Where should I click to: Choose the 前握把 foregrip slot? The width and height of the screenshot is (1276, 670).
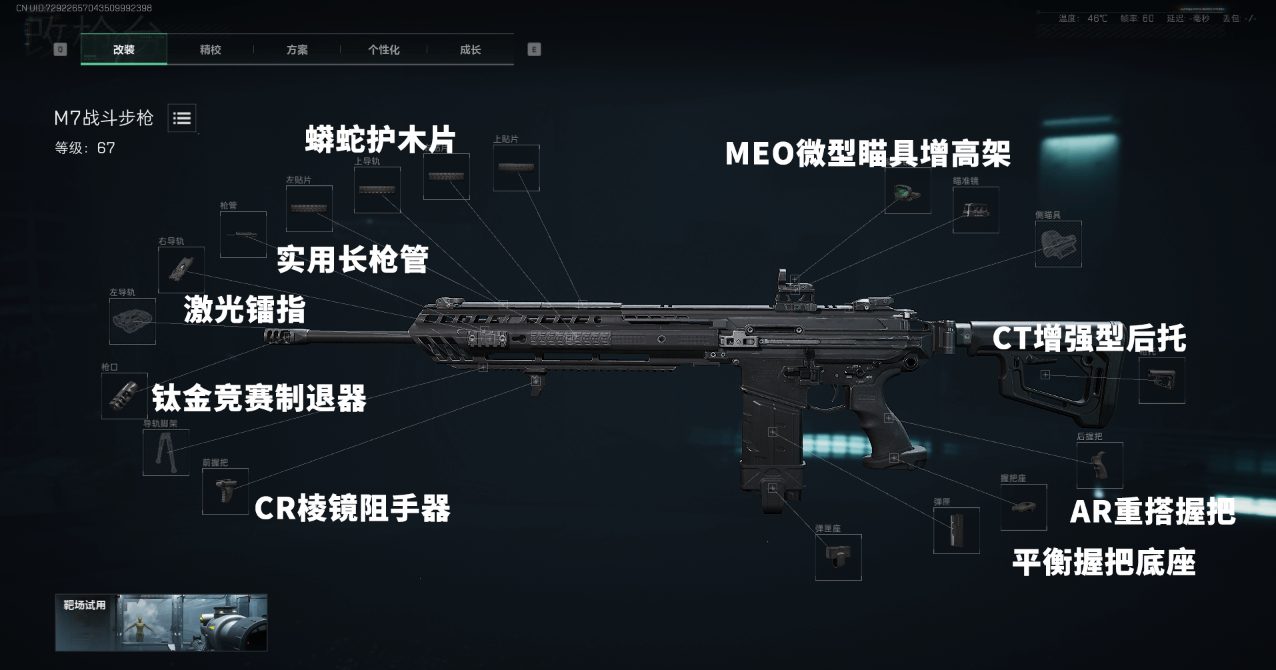click(225, 491)
